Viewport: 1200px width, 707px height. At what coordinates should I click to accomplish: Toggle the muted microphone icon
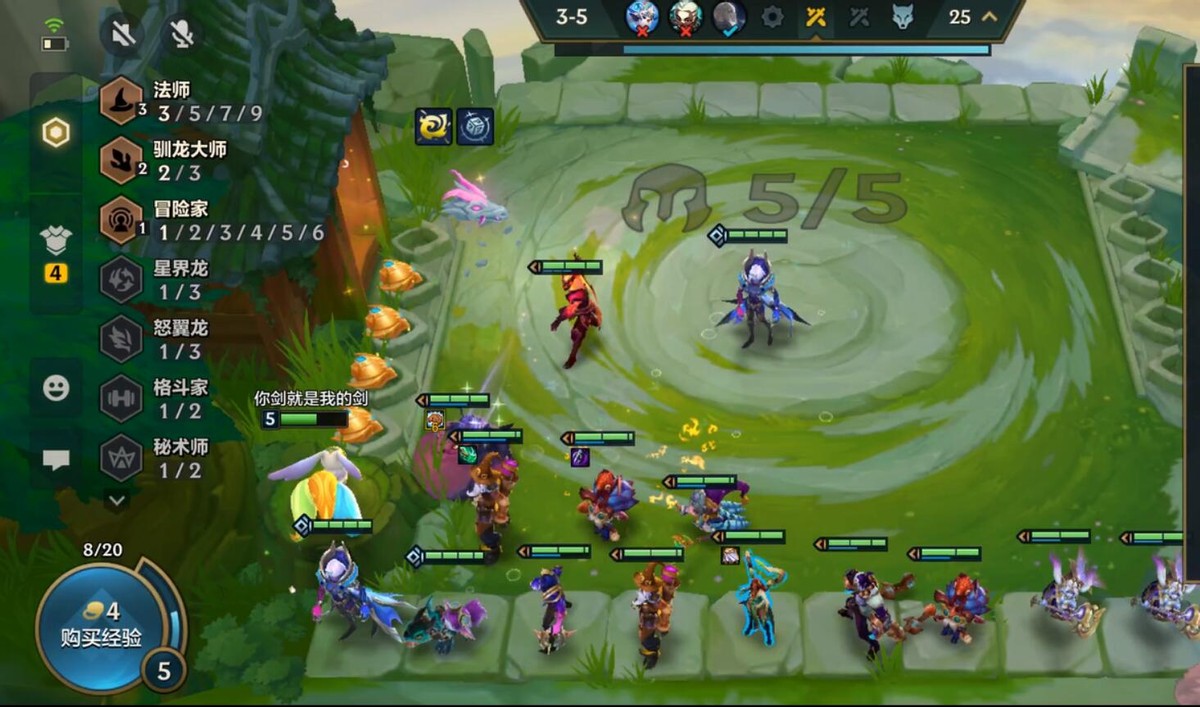click(181, 35)
